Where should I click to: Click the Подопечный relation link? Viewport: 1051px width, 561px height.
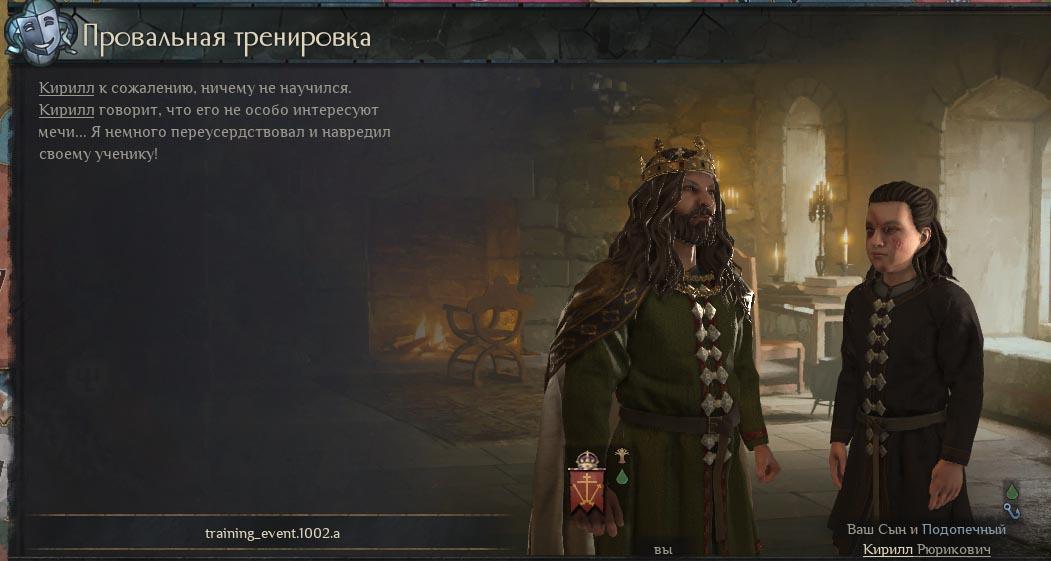[x=964, y=529]
